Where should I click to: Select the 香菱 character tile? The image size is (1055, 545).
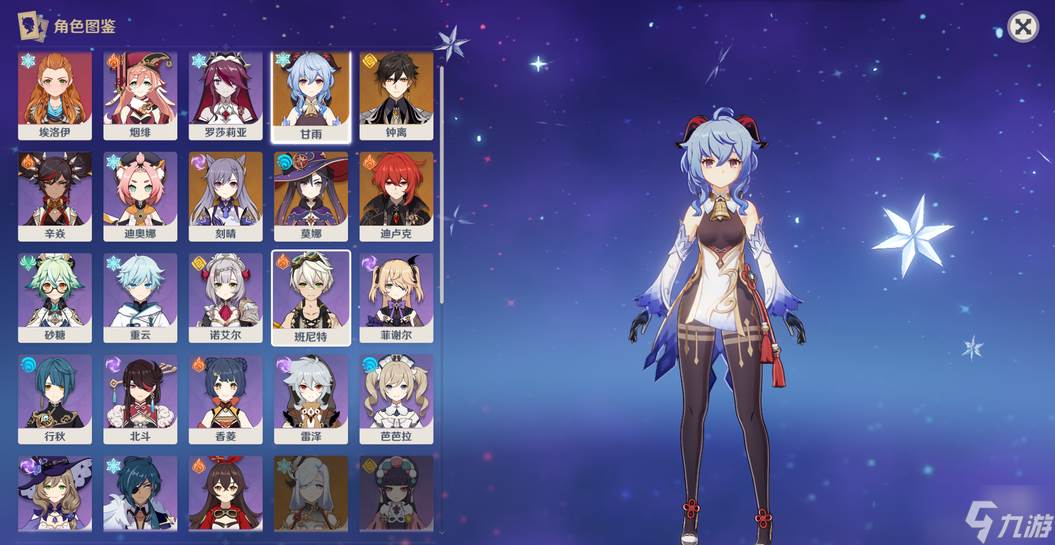tap(225, 397)
